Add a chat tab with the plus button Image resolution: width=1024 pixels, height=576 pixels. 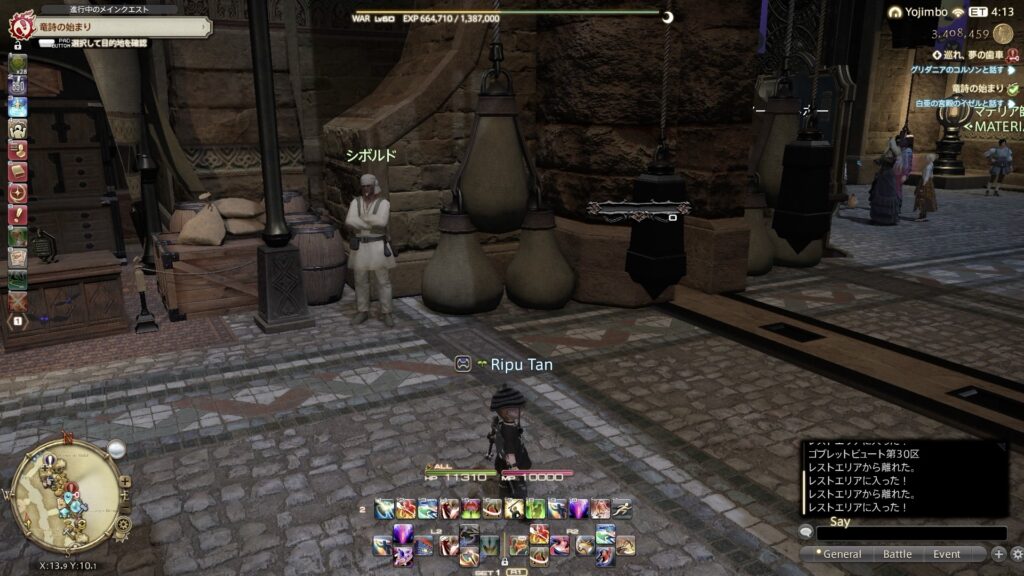(998, 554)
